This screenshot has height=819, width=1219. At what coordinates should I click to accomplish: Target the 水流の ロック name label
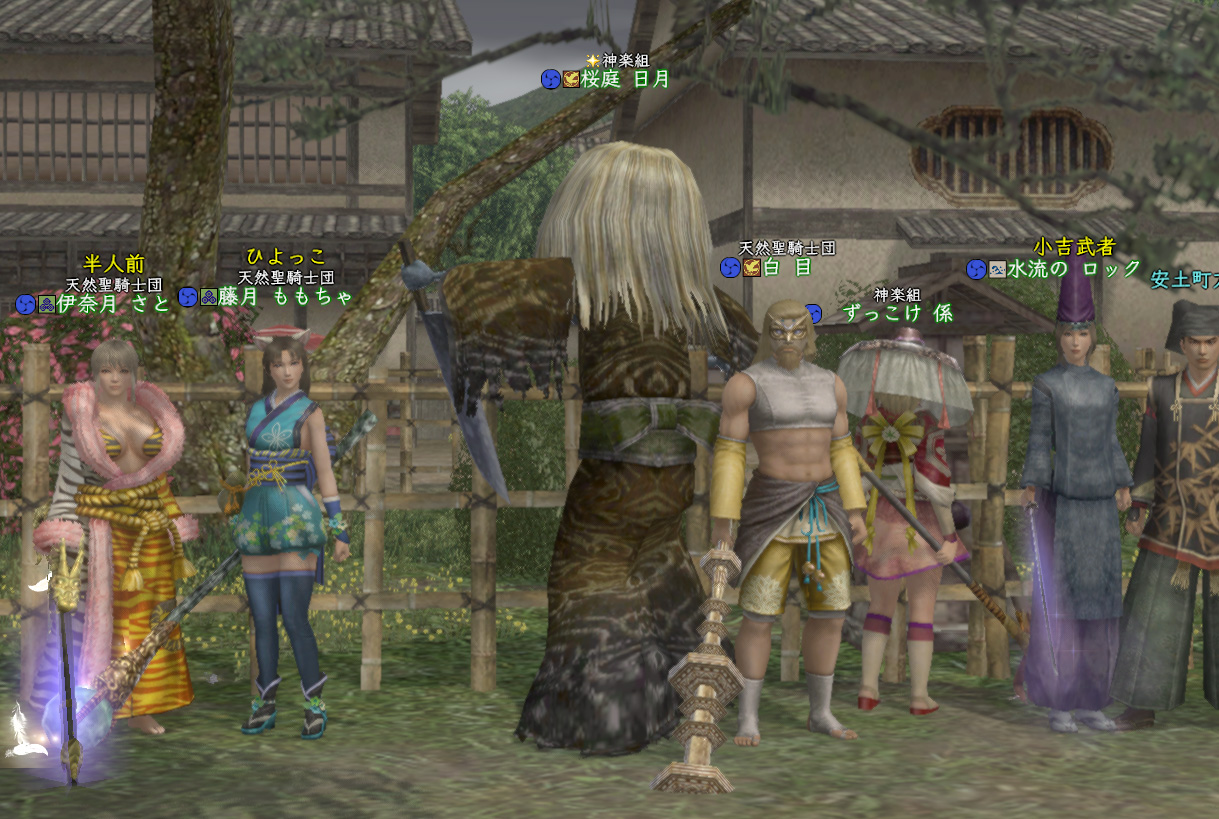(1073, 268)
